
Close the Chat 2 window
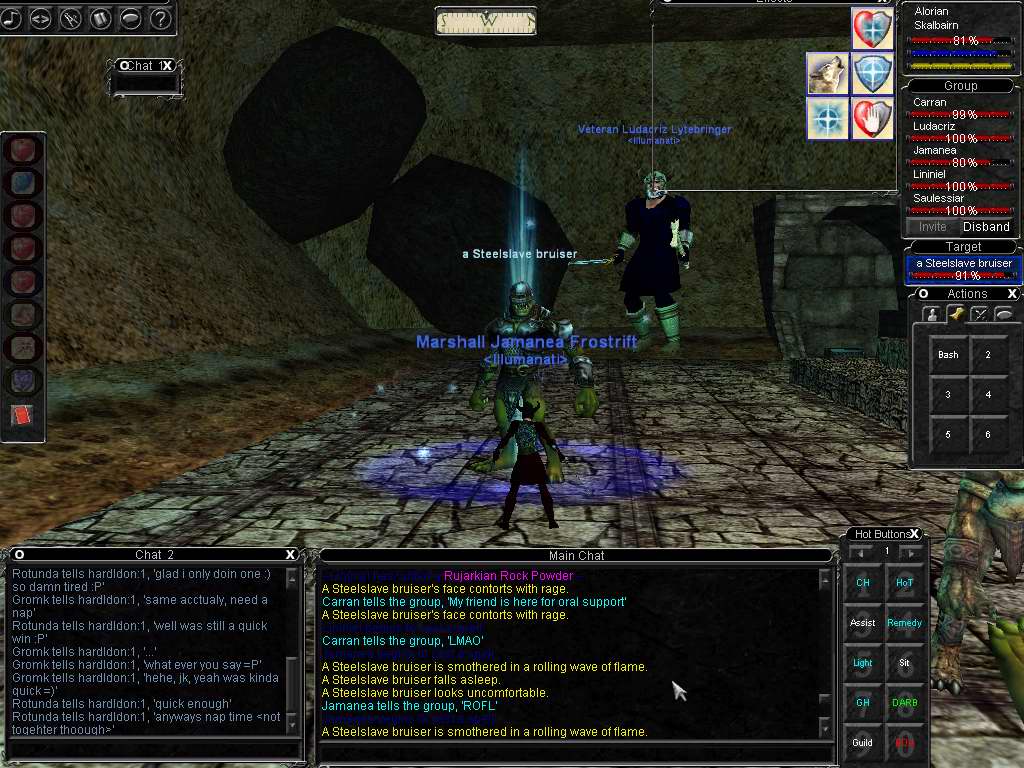[x=291, y=555]
